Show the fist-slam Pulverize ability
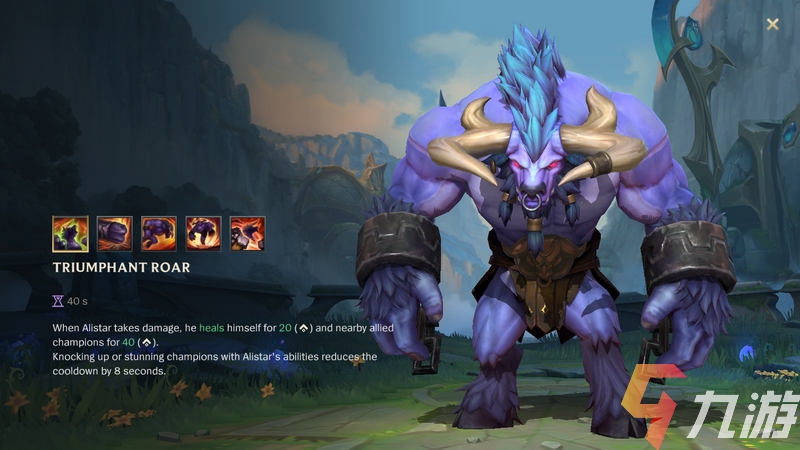Viewport: 800px width, 450px height. (114, 233)
